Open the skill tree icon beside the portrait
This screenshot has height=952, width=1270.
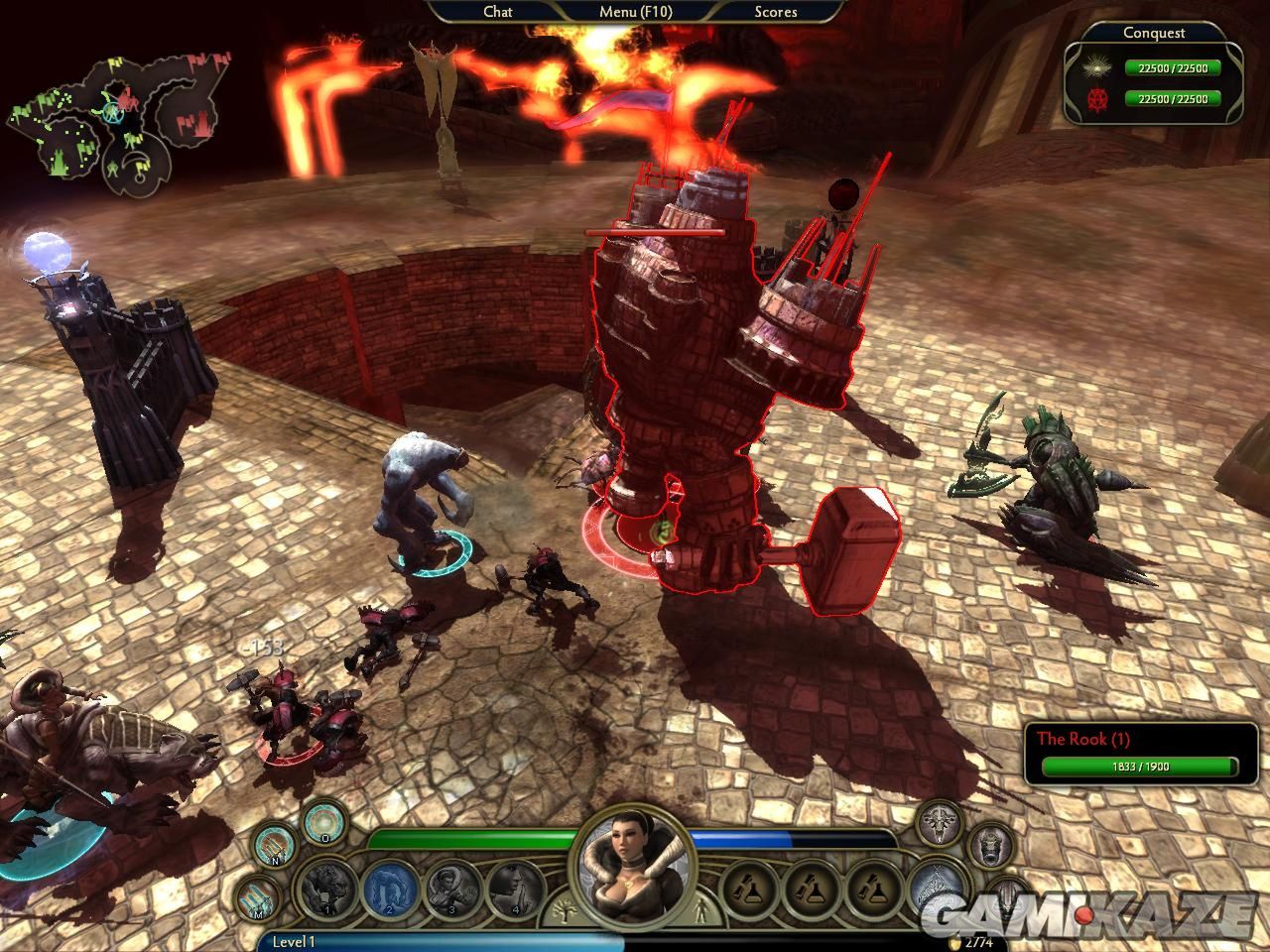coord(565,909)
